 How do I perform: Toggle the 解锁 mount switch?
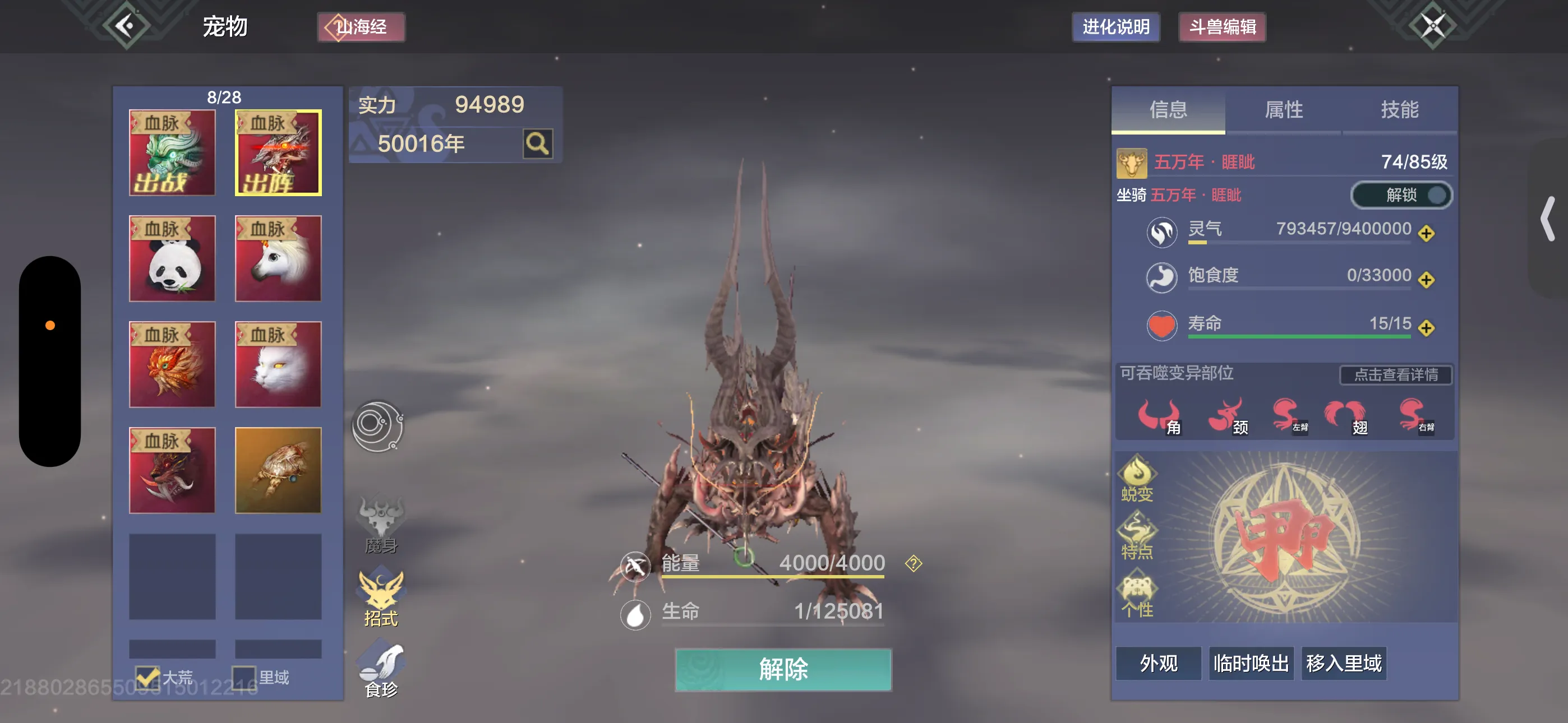coord(1401,196)
